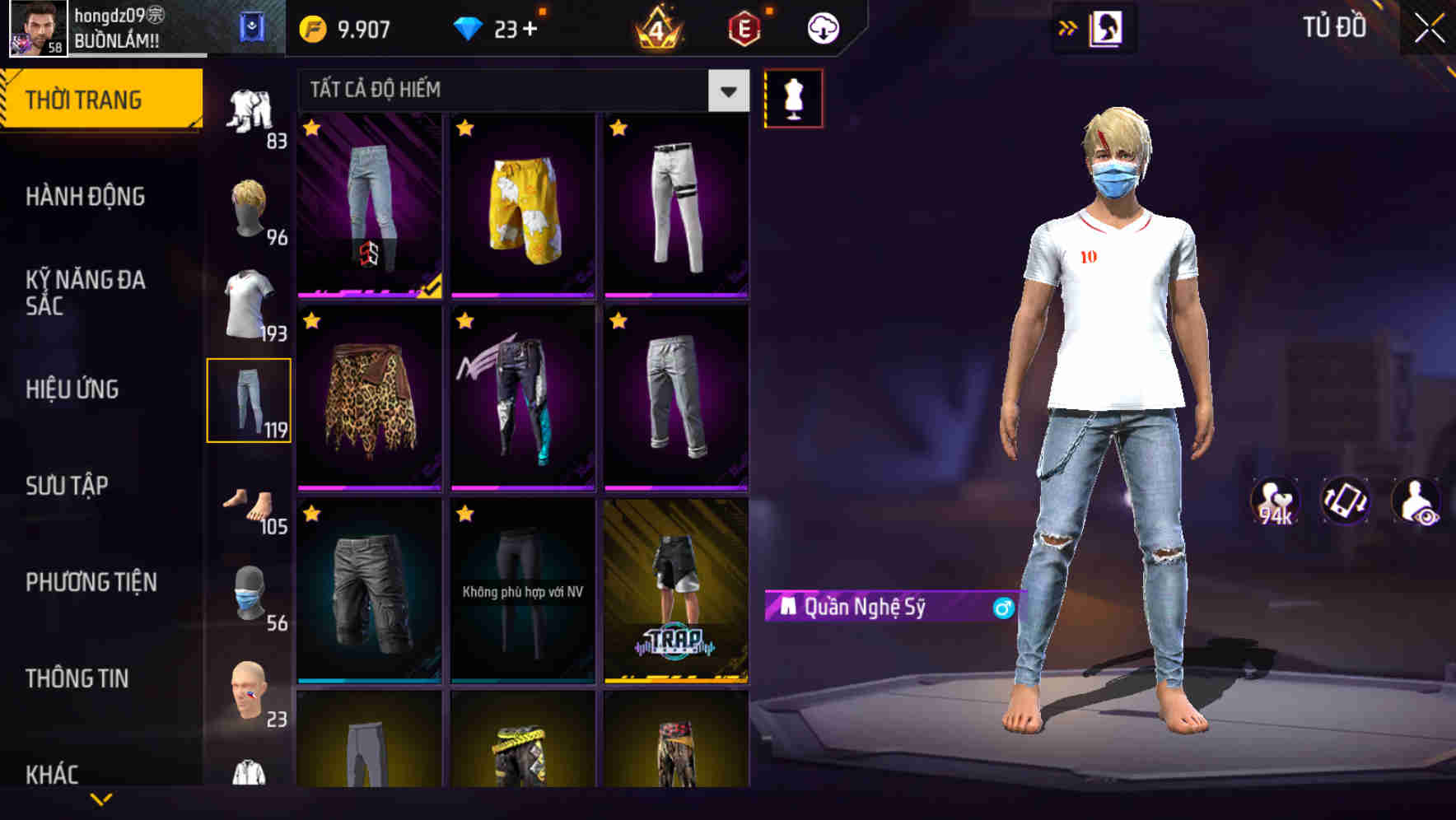Image resolution: width=1456 pixels, height=820 pixels.
Task: Switch to the HIỆU ỨNG tab
Action: 74,389
